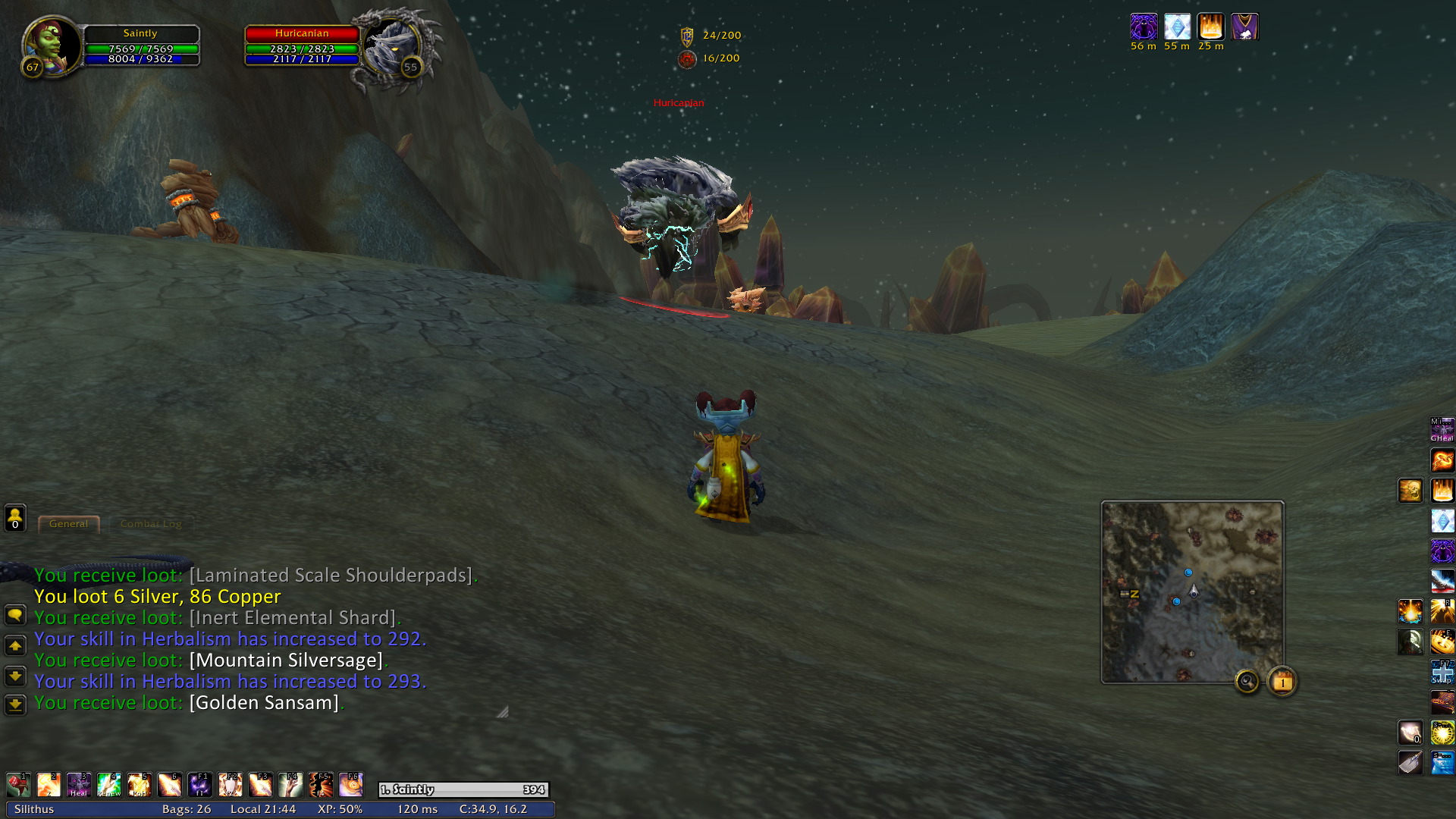This screenshot has width=1456, height=819.
Task: Switch to the Combat Log chat tab
Action: (151, 524)
